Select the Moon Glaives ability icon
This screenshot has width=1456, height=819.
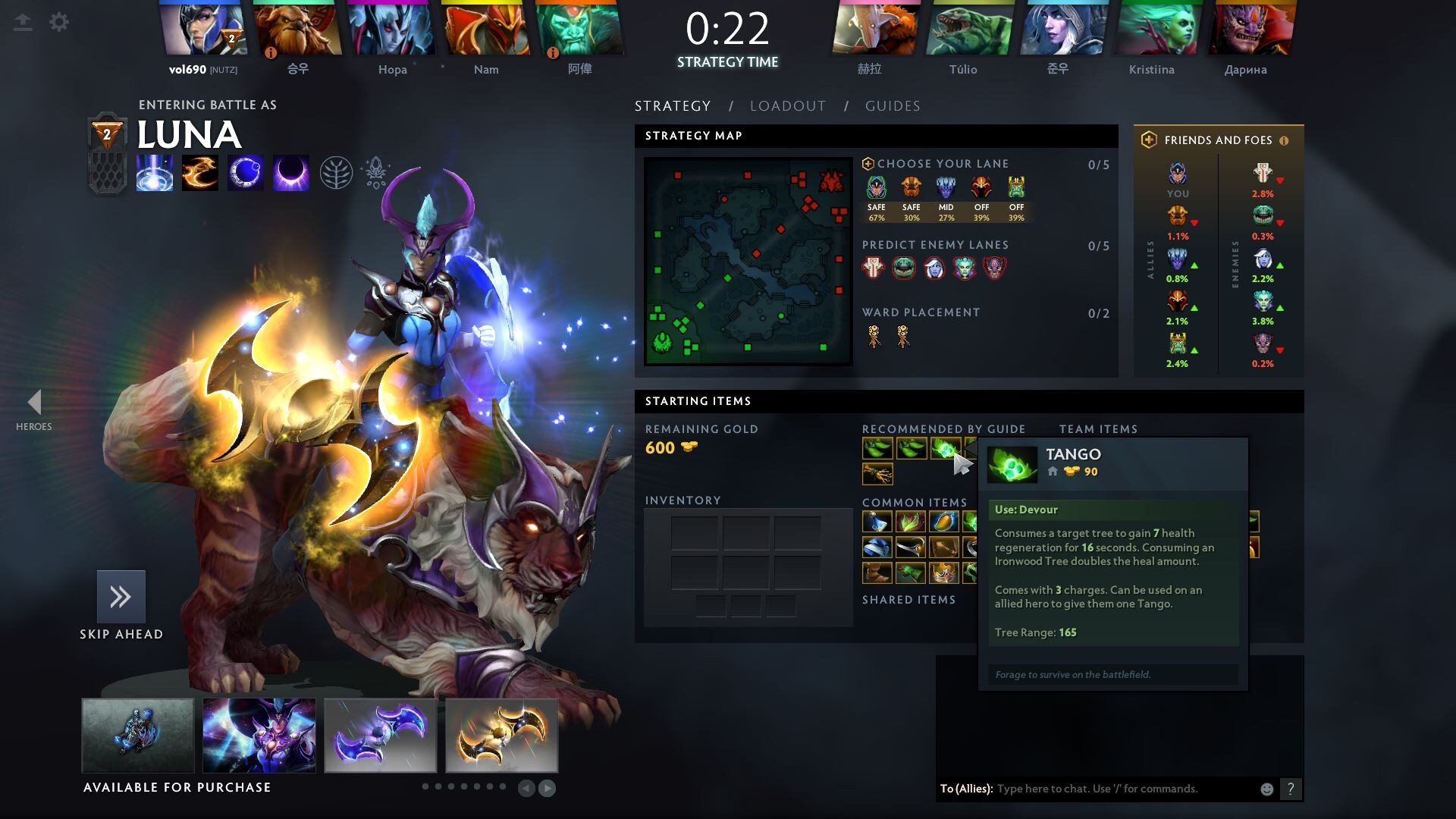(x=200, y=173)
